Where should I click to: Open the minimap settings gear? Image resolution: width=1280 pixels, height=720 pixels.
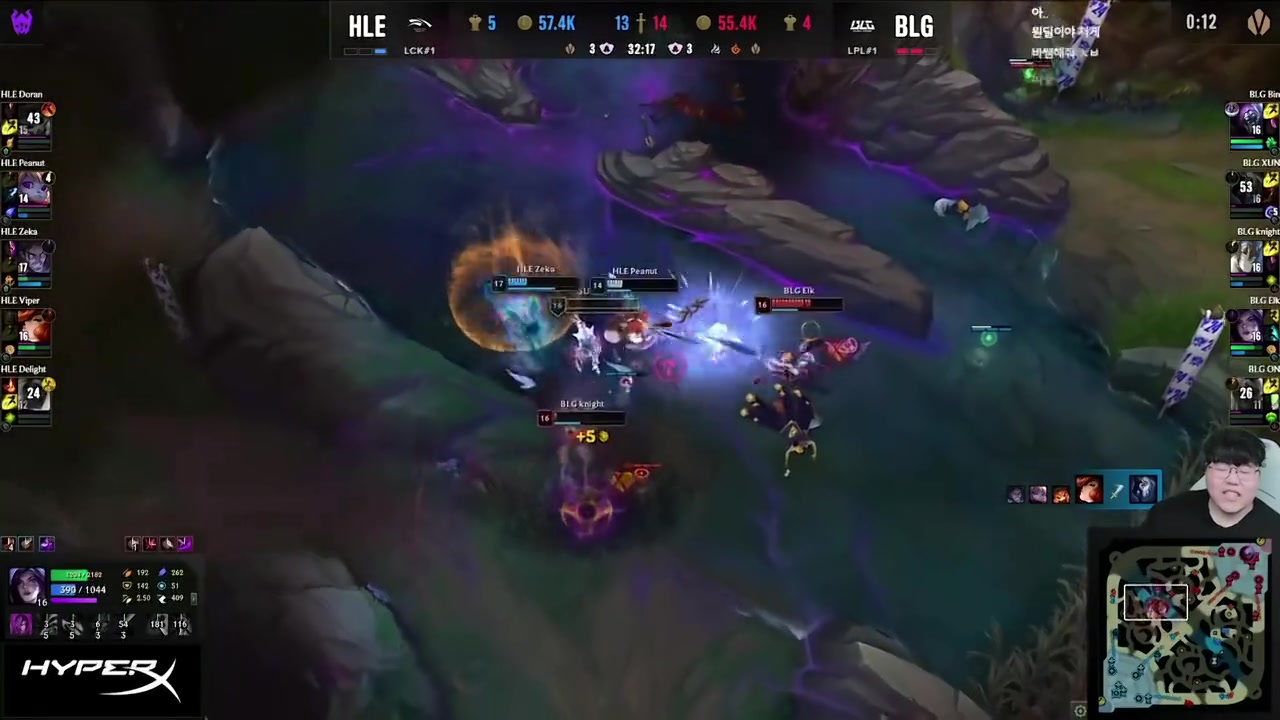(1080, 709)
